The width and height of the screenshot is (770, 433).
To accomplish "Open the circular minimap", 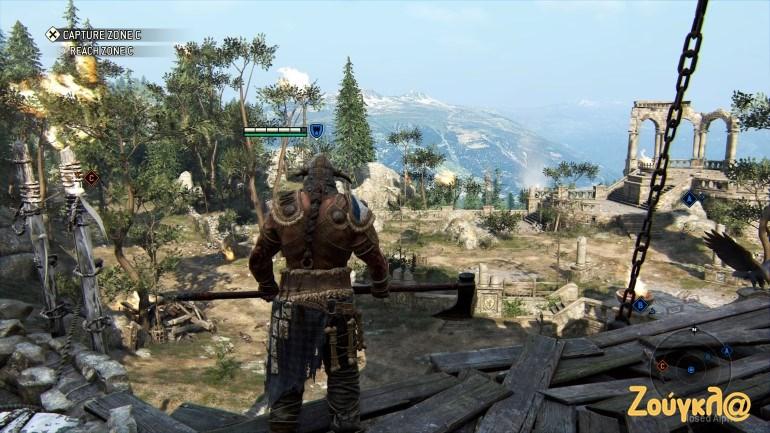I will click(692, 366).
